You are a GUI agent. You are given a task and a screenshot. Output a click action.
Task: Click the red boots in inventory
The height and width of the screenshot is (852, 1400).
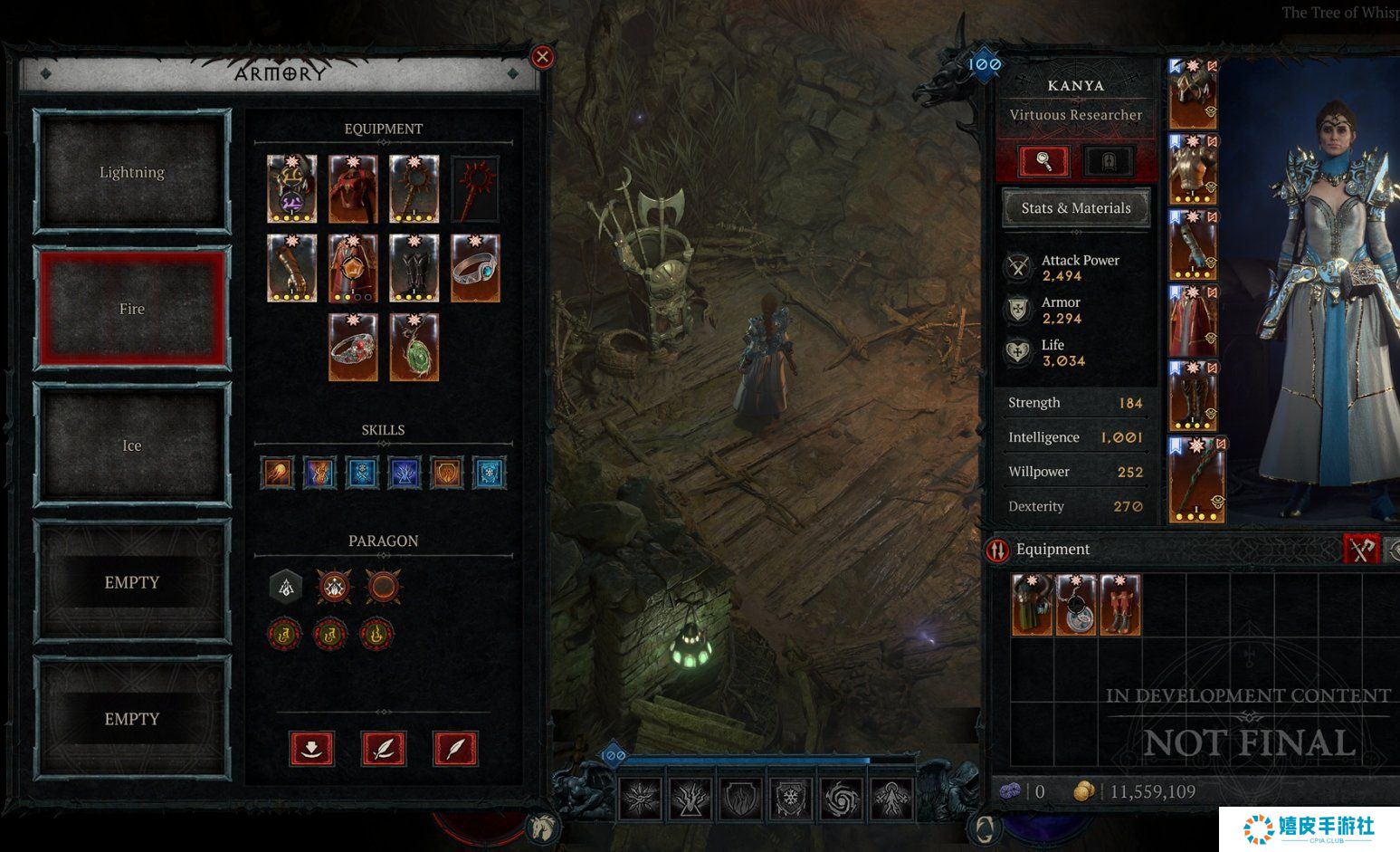point(1119,605)
